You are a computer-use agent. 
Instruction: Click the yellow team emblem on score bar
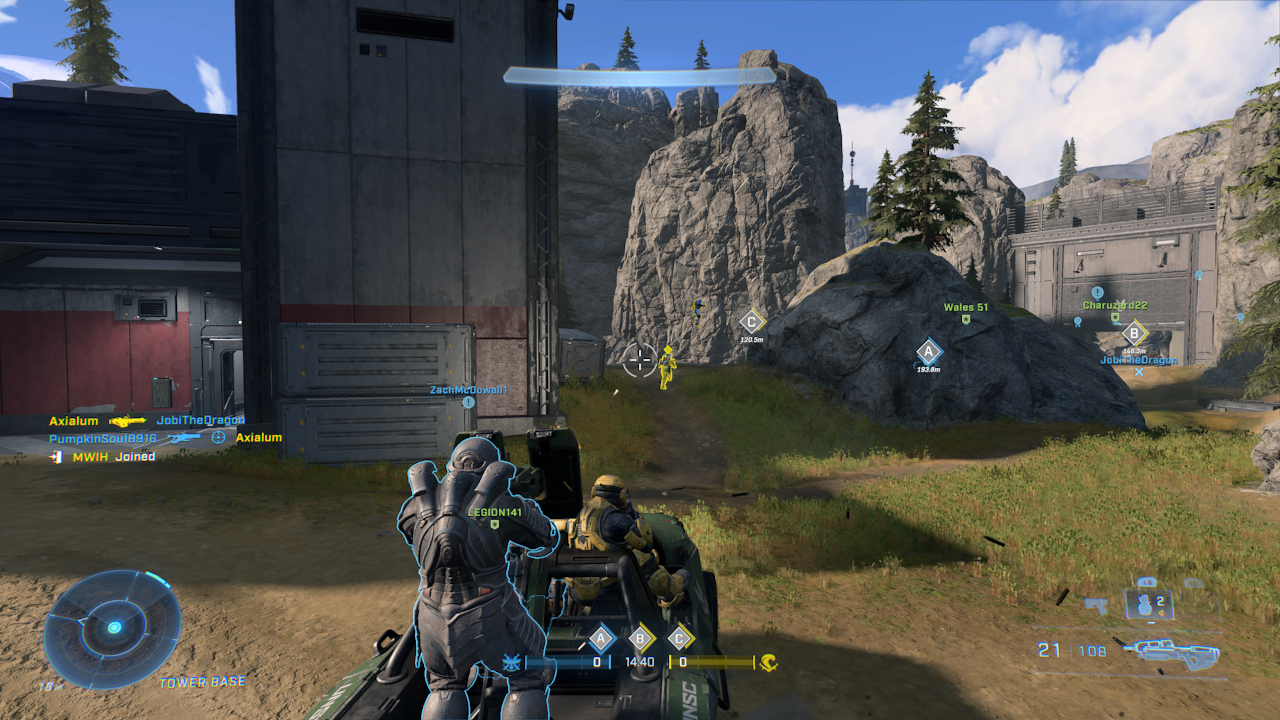(767, 664)
